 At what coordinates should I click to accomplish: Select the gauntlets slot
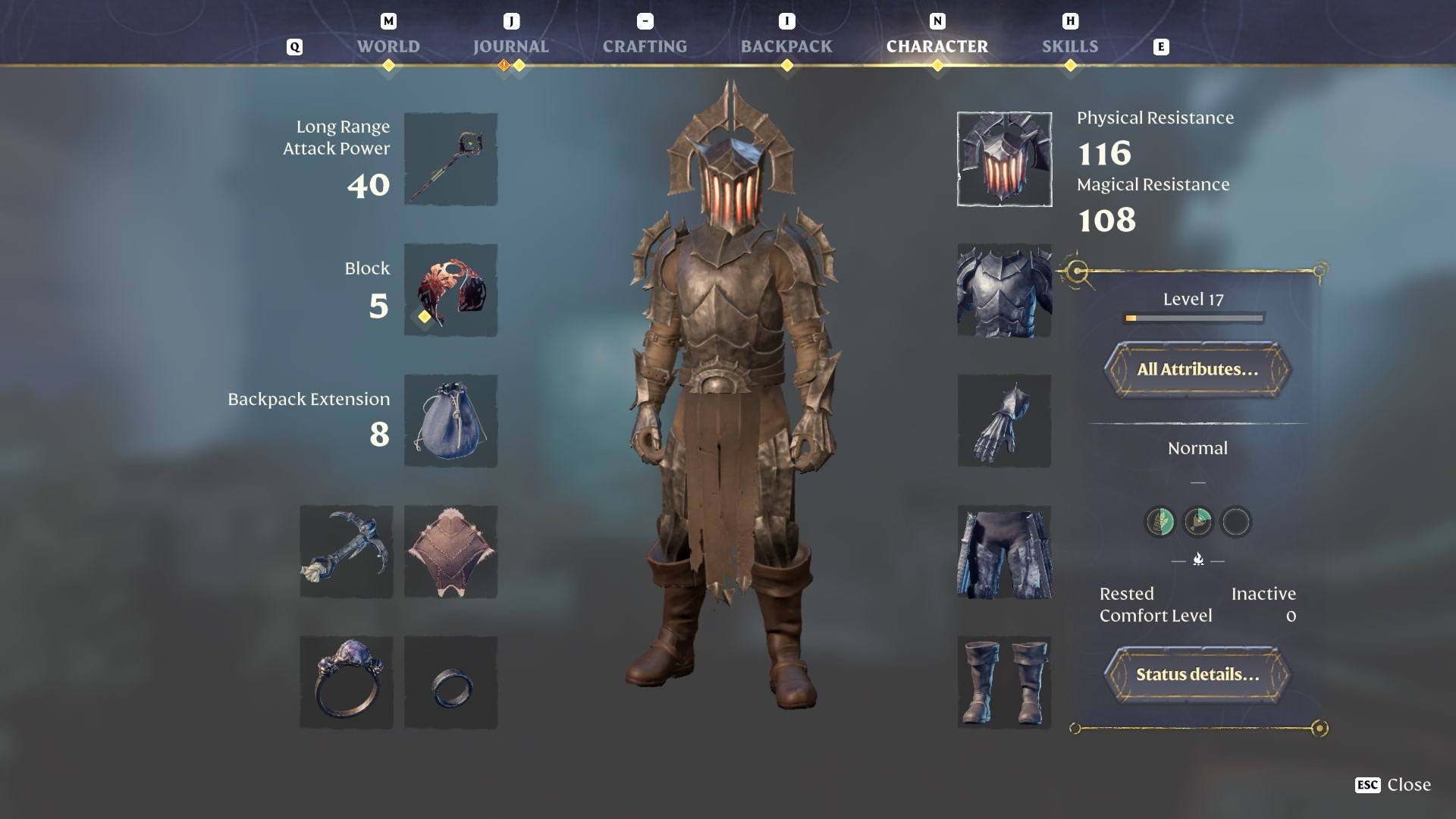click(1004, 421)
